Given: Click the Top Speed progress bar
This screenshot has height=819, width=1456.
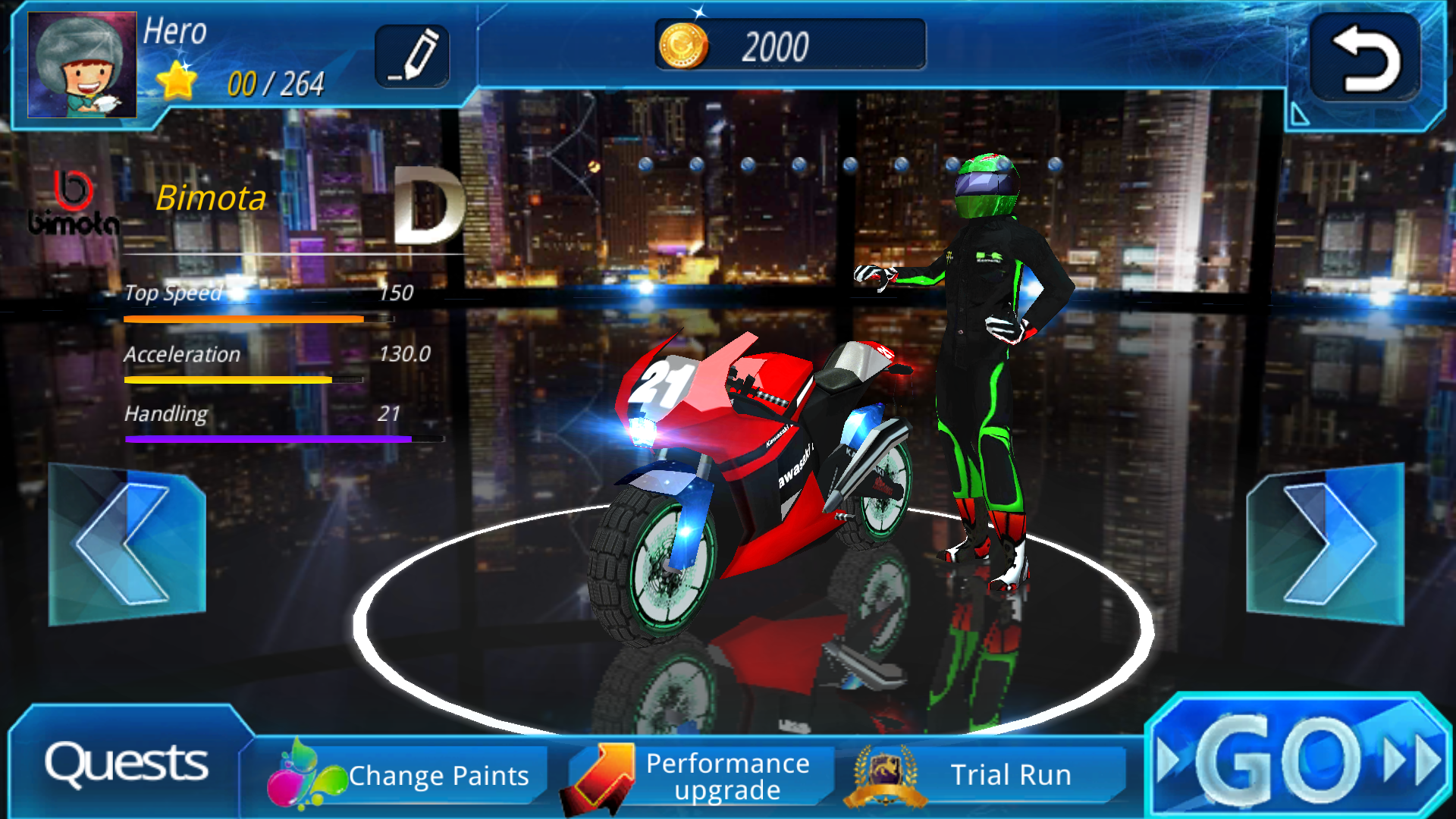Looking at the screenshot, I should (x=243, y=320).
